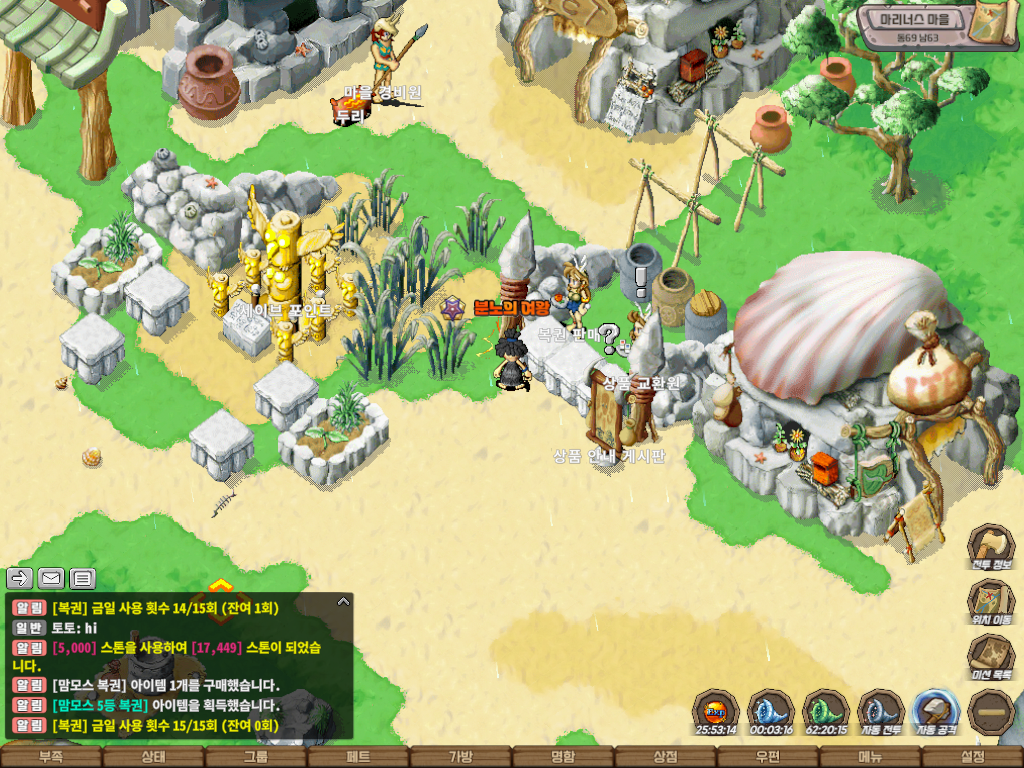
Task: Open the 명함 (name card) menu
Action: pyautogui.click(x=563, y=757)
